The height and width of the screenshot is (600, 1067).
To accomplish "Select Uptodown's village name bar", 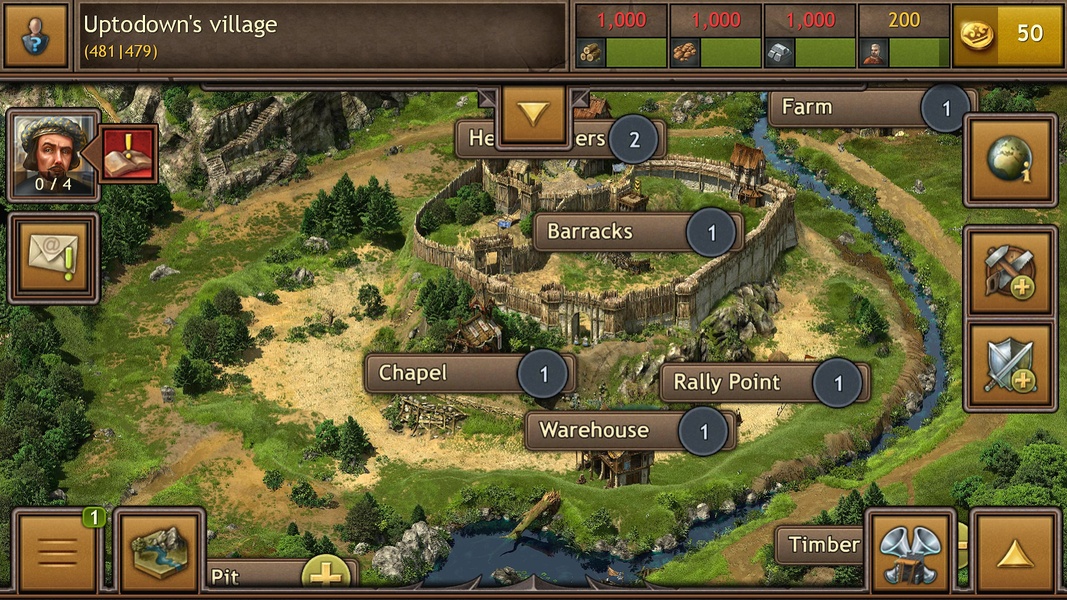I will (x=322, y=35).
